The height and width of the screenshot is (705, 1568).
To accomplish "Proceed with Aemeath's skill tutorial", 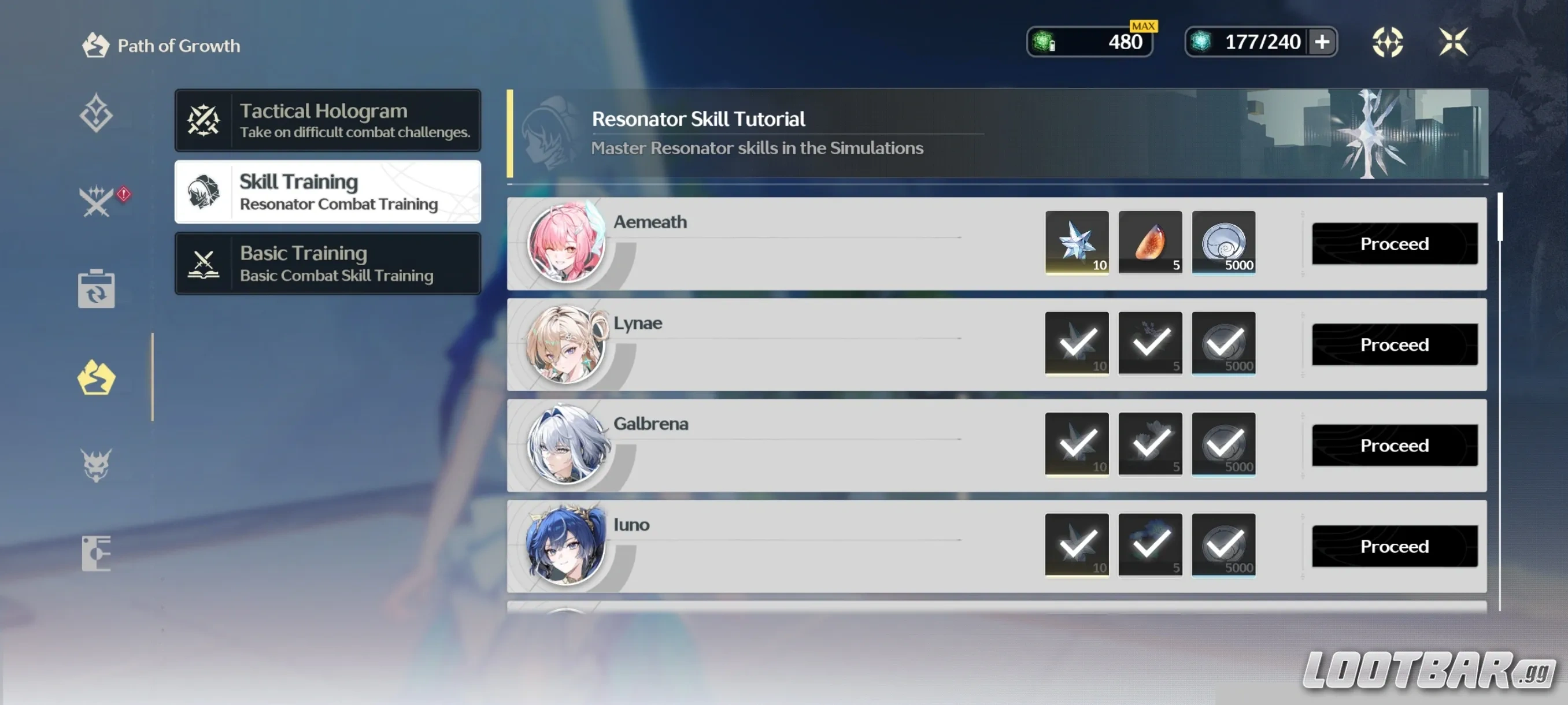I will click(1395, 243).
